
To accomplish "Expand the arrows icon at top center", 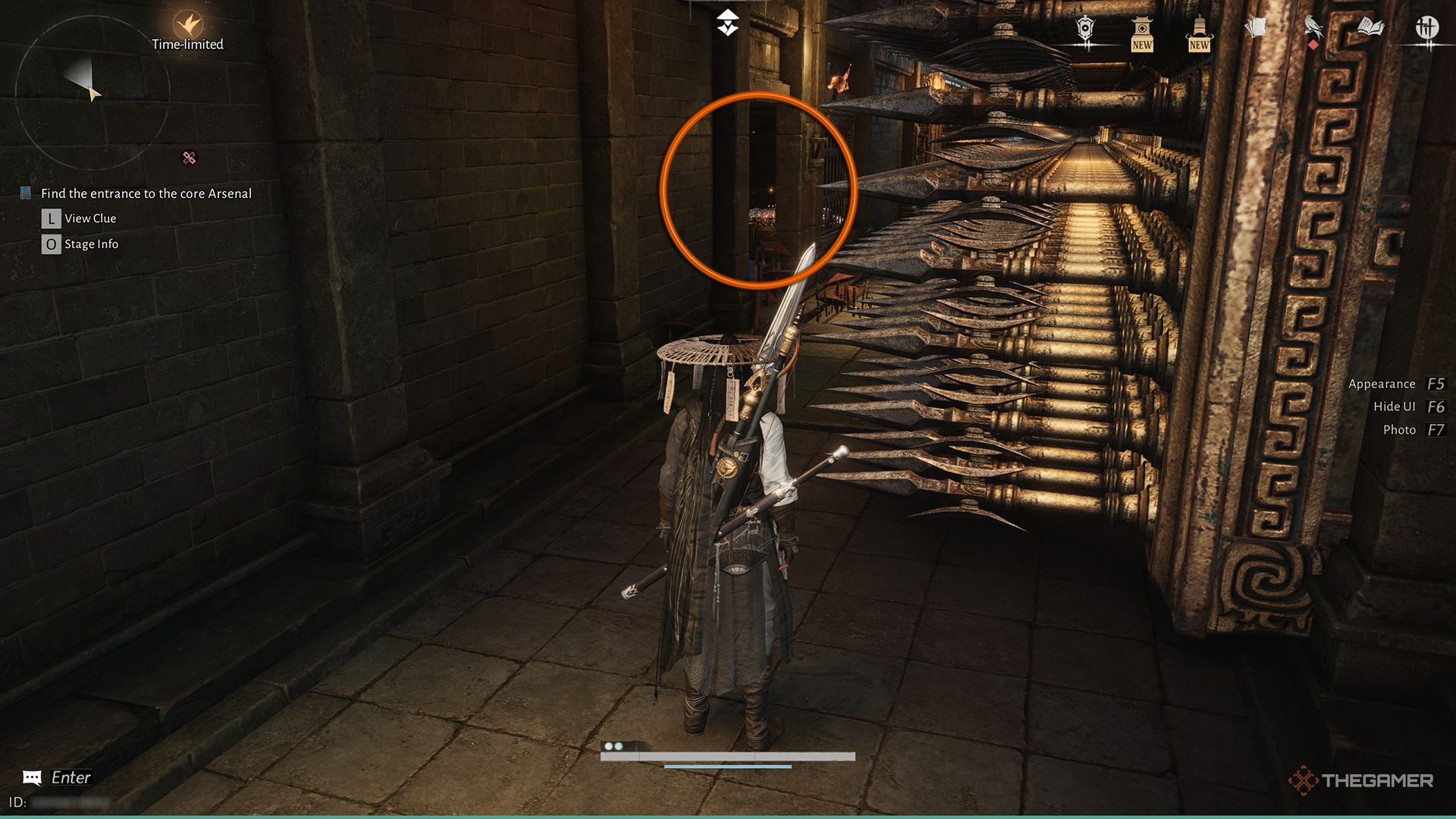I will pos(727,22).
